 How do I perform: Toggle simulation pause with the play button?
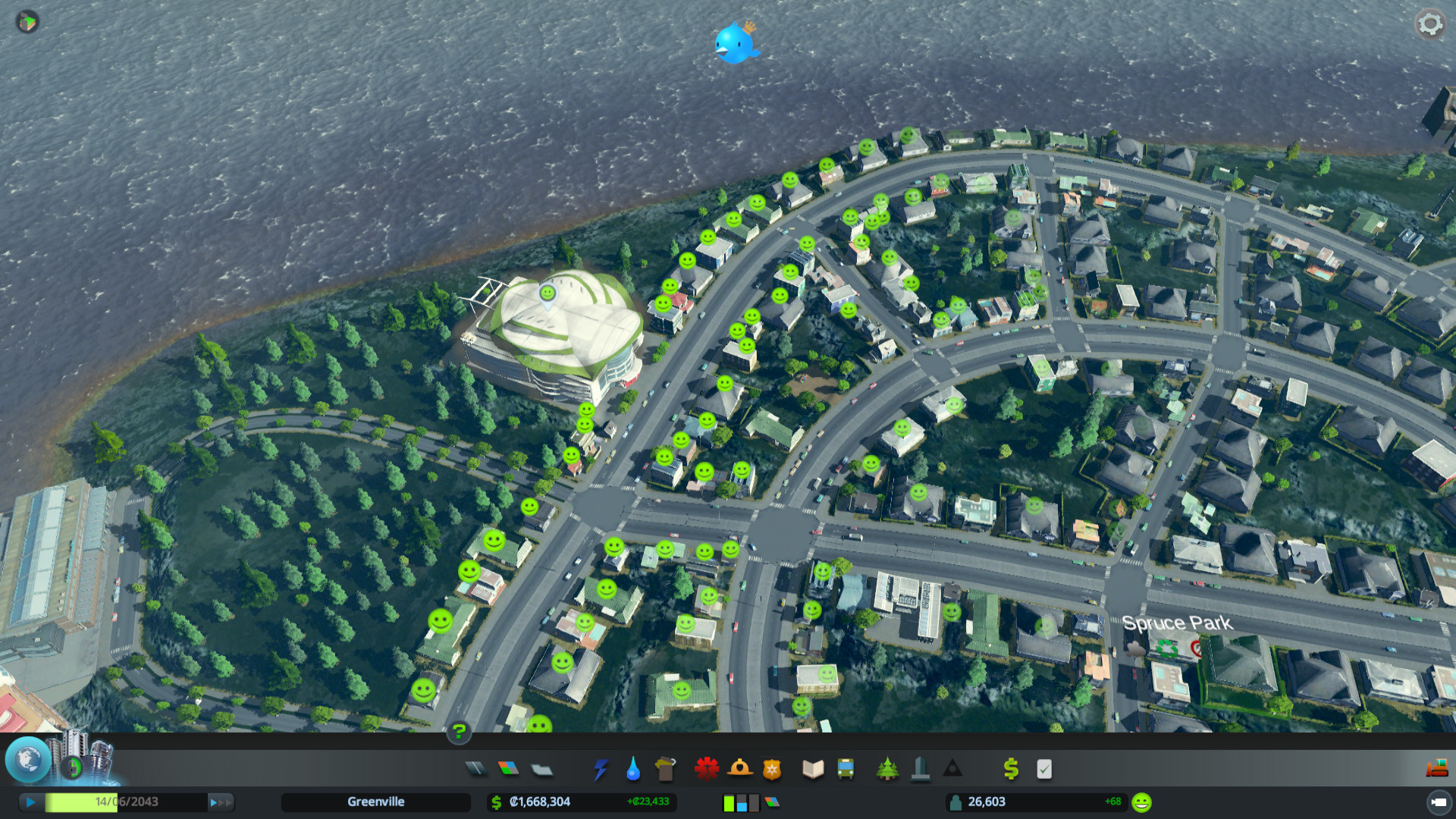point(30,802)
